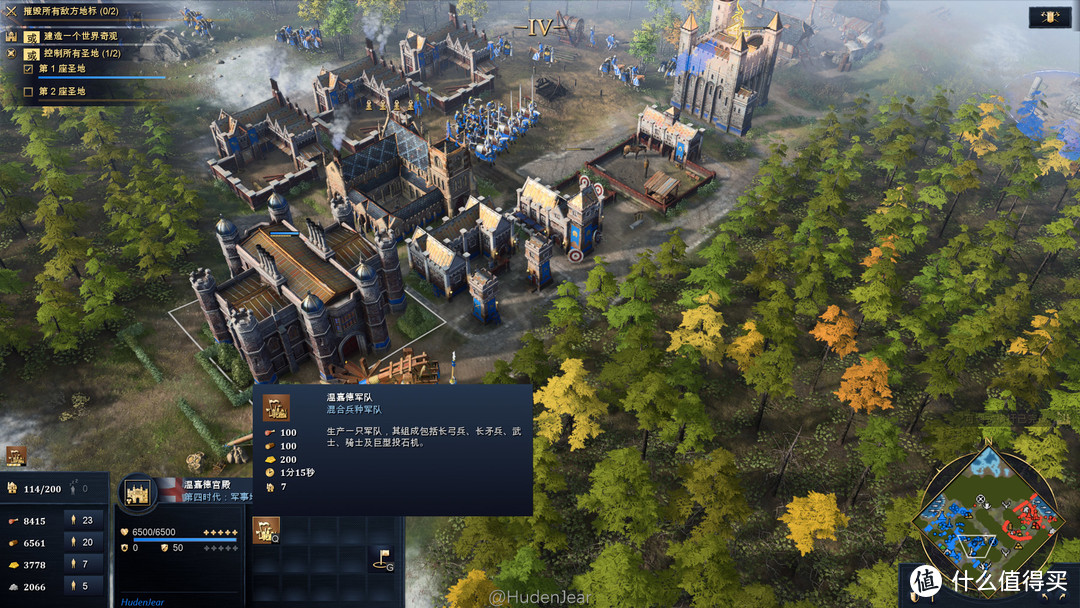Queue the Wynguard Army production icon
1080x608 pixels.
pyautogui.click(x=266, y=531)
